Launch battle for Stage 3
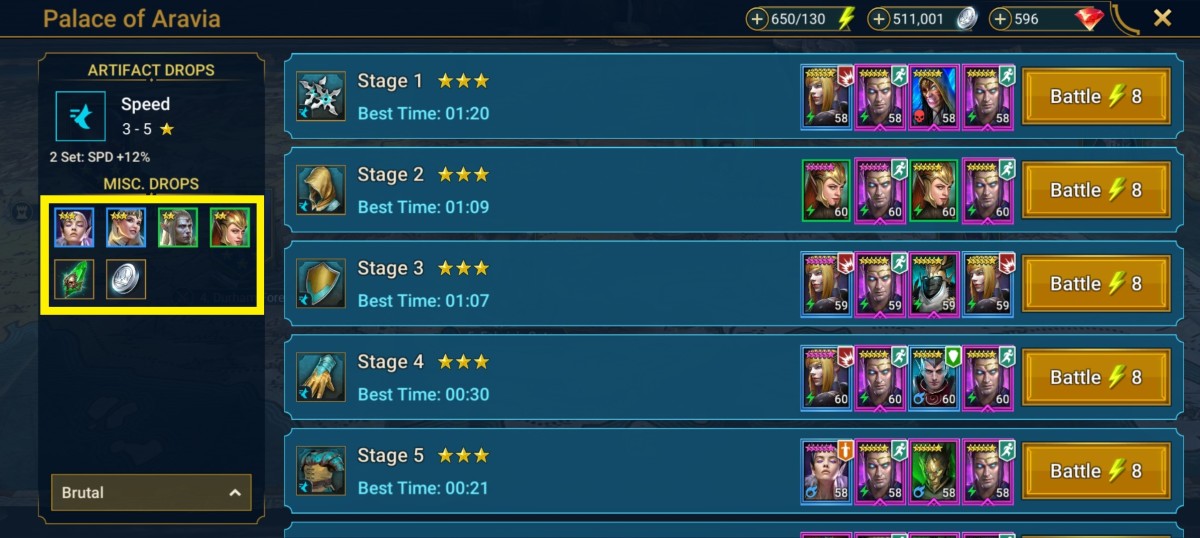The width and height of the screenshot is (1200, 538). click(1095, 284)
